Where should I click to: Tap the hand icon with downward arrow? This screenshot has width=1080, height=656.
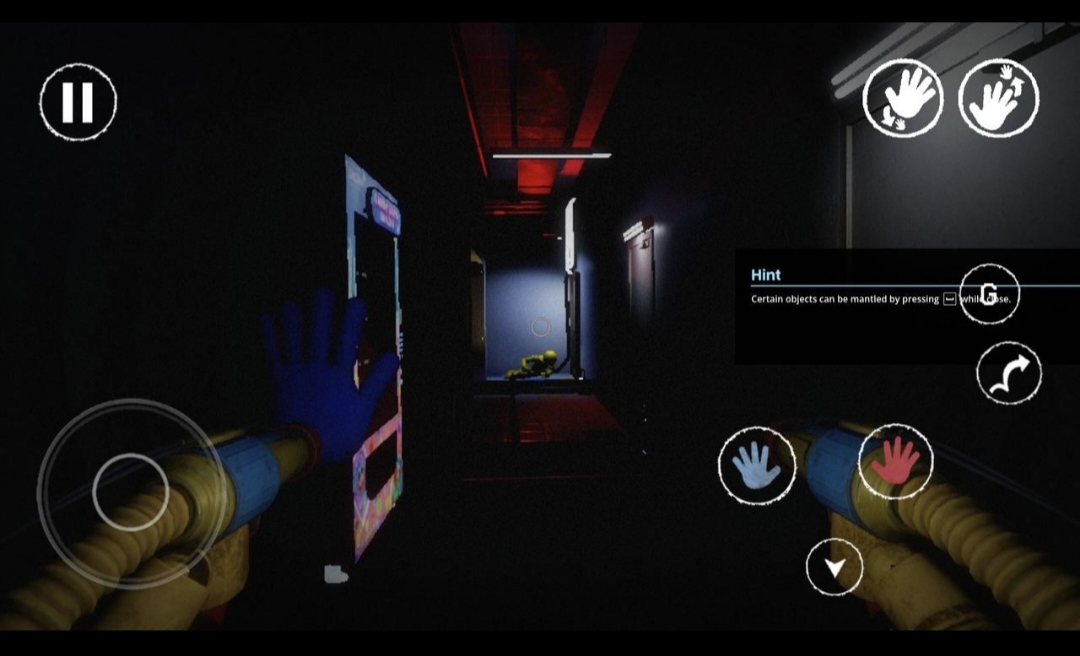[903, 98]
